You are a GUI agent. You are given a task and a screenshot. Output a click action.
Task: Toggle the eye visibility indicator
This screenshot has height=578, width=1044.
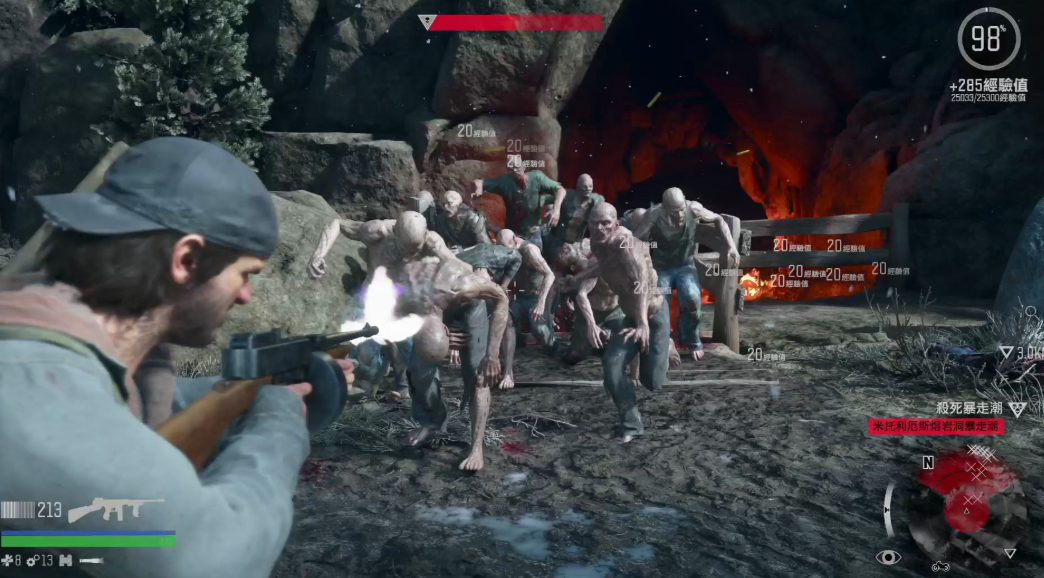coord(887,557)
